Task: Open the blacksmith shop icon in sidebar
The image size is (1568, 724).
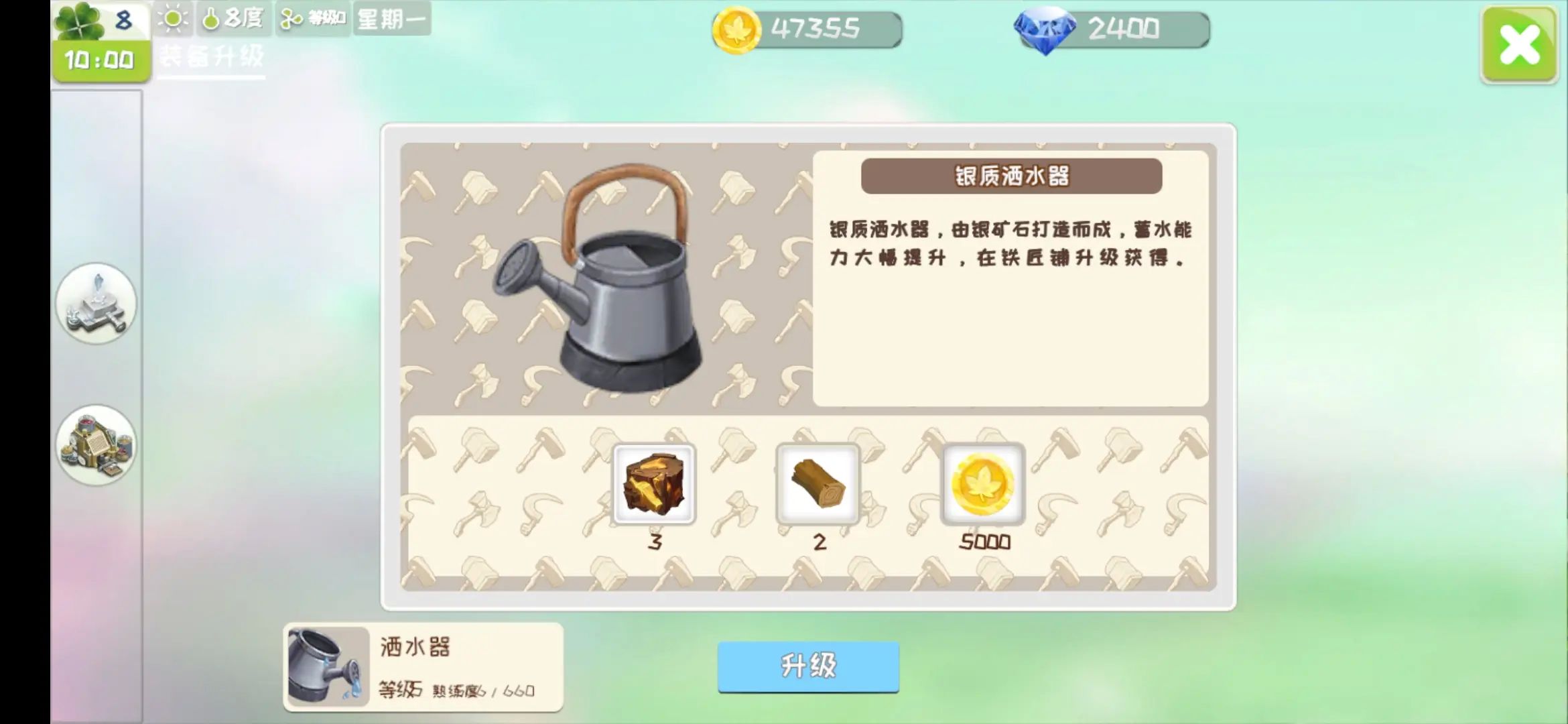Action: pos(96,444)
